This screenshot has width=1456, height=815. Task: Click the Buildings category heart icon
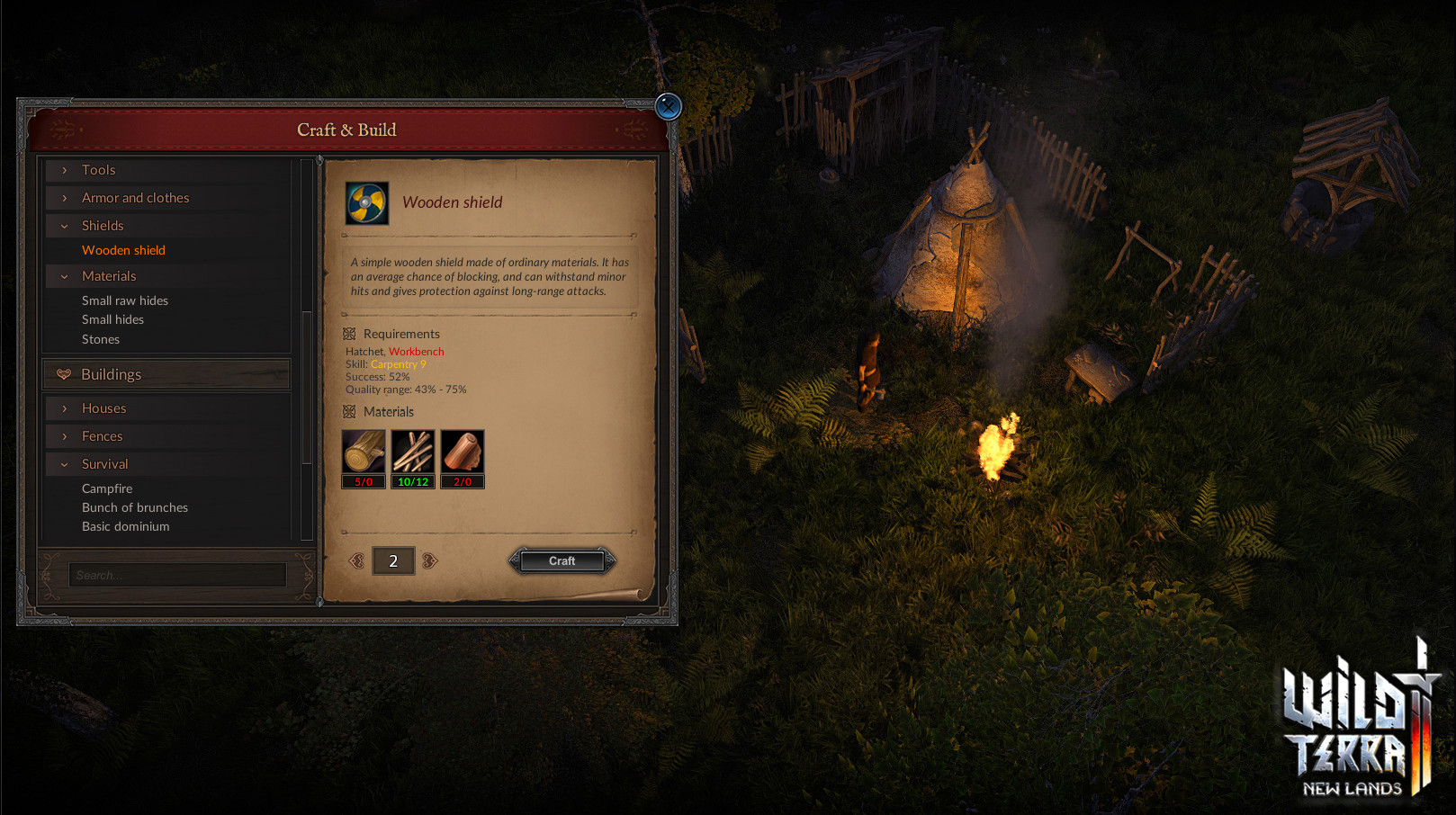(63, 374)
